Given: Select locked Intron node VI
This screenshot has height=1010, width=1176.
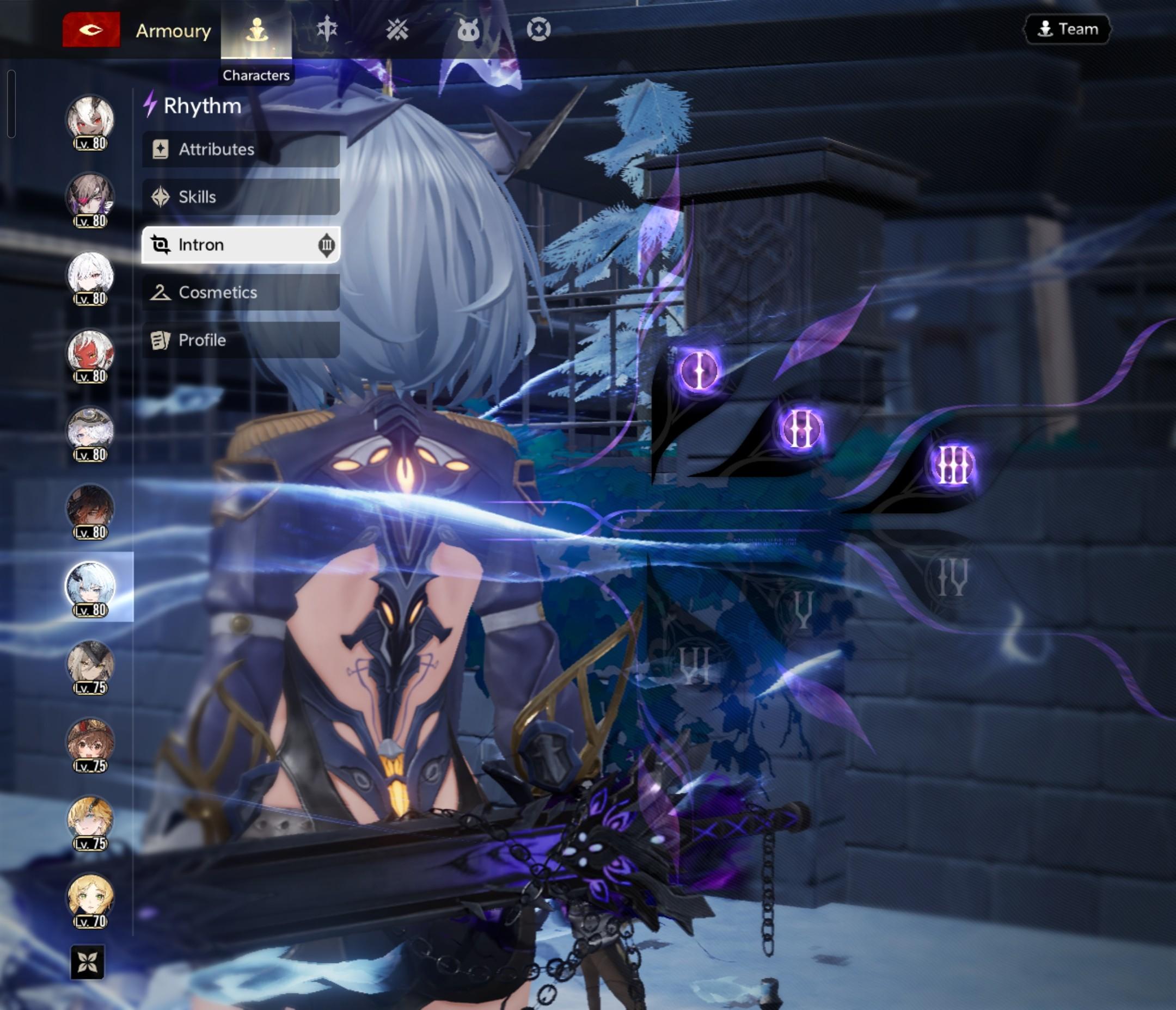Looking at the screenshot, I should click(695, 665).
